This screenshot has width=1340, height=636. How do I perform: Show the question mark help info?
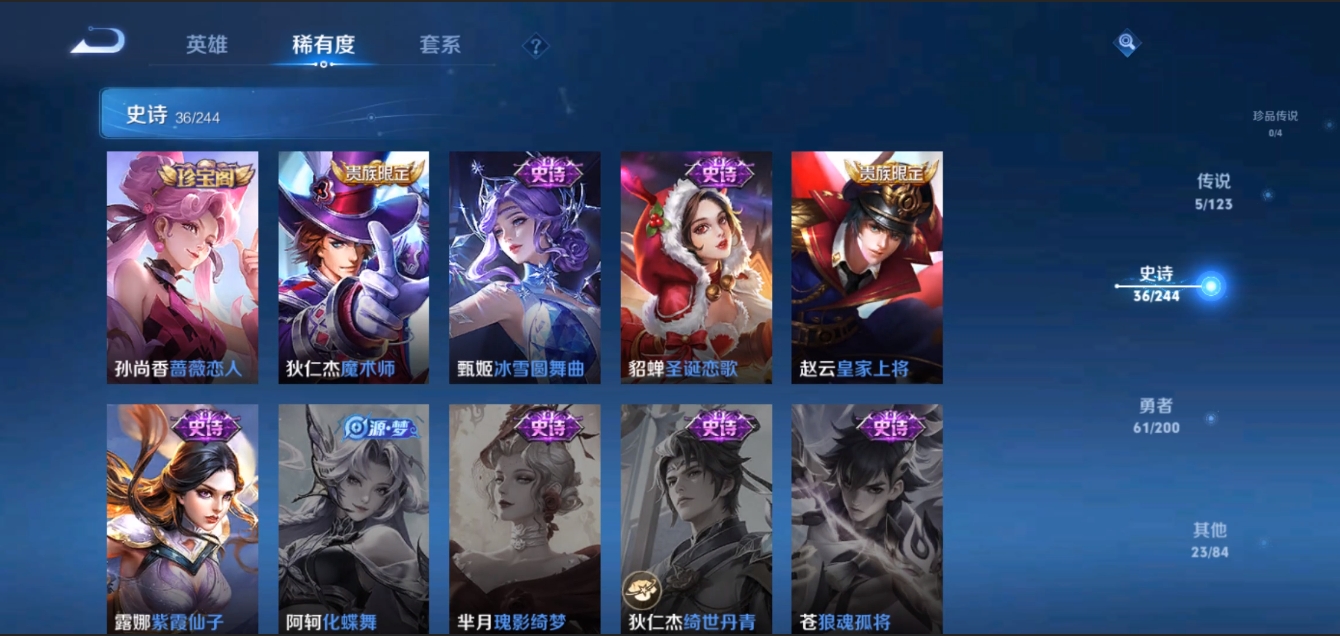(536, 46)
